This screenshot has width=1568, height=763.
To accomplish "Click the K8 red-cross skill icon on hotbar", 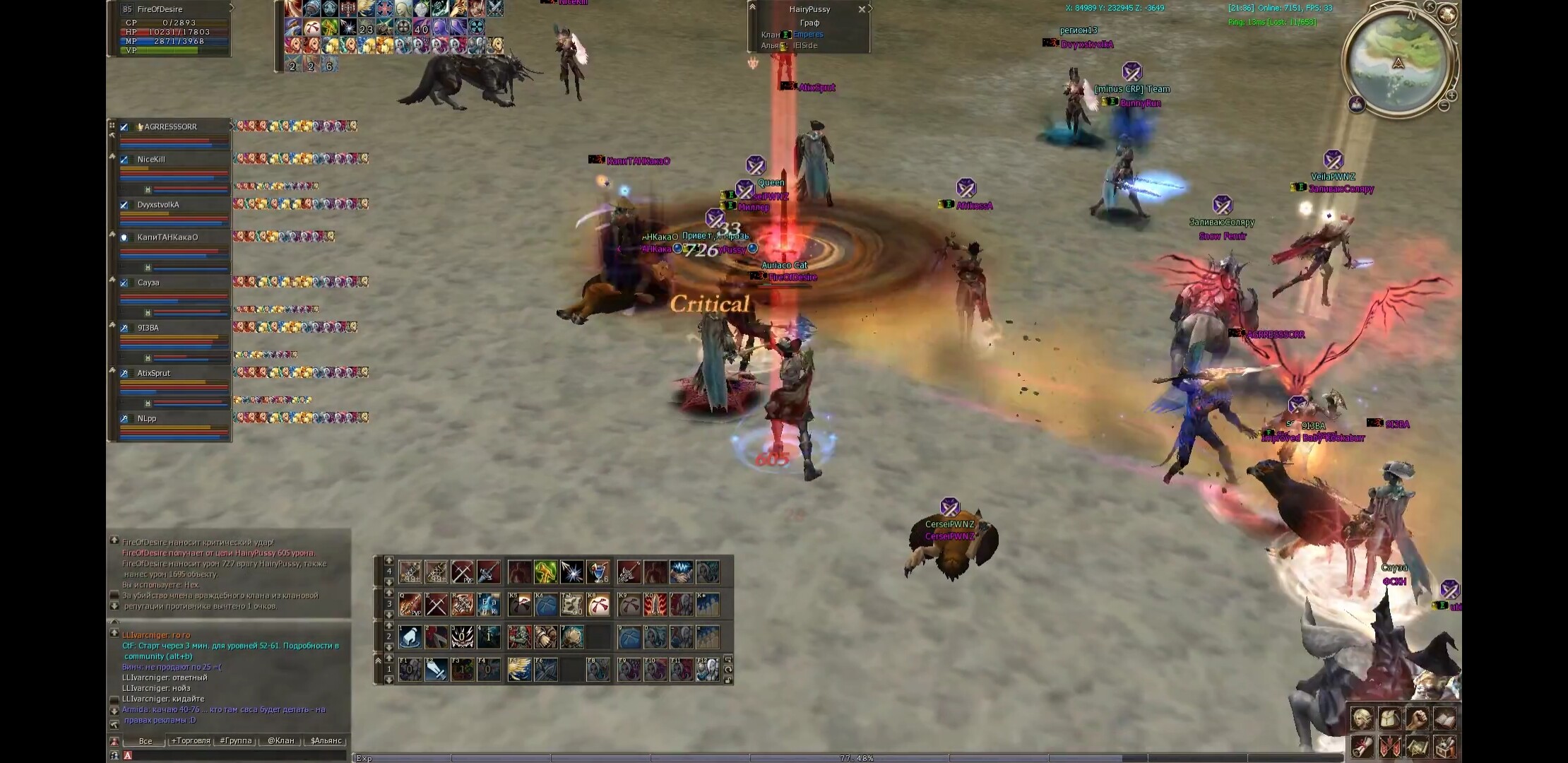I will pyautogui.click(x=598, y=604).
